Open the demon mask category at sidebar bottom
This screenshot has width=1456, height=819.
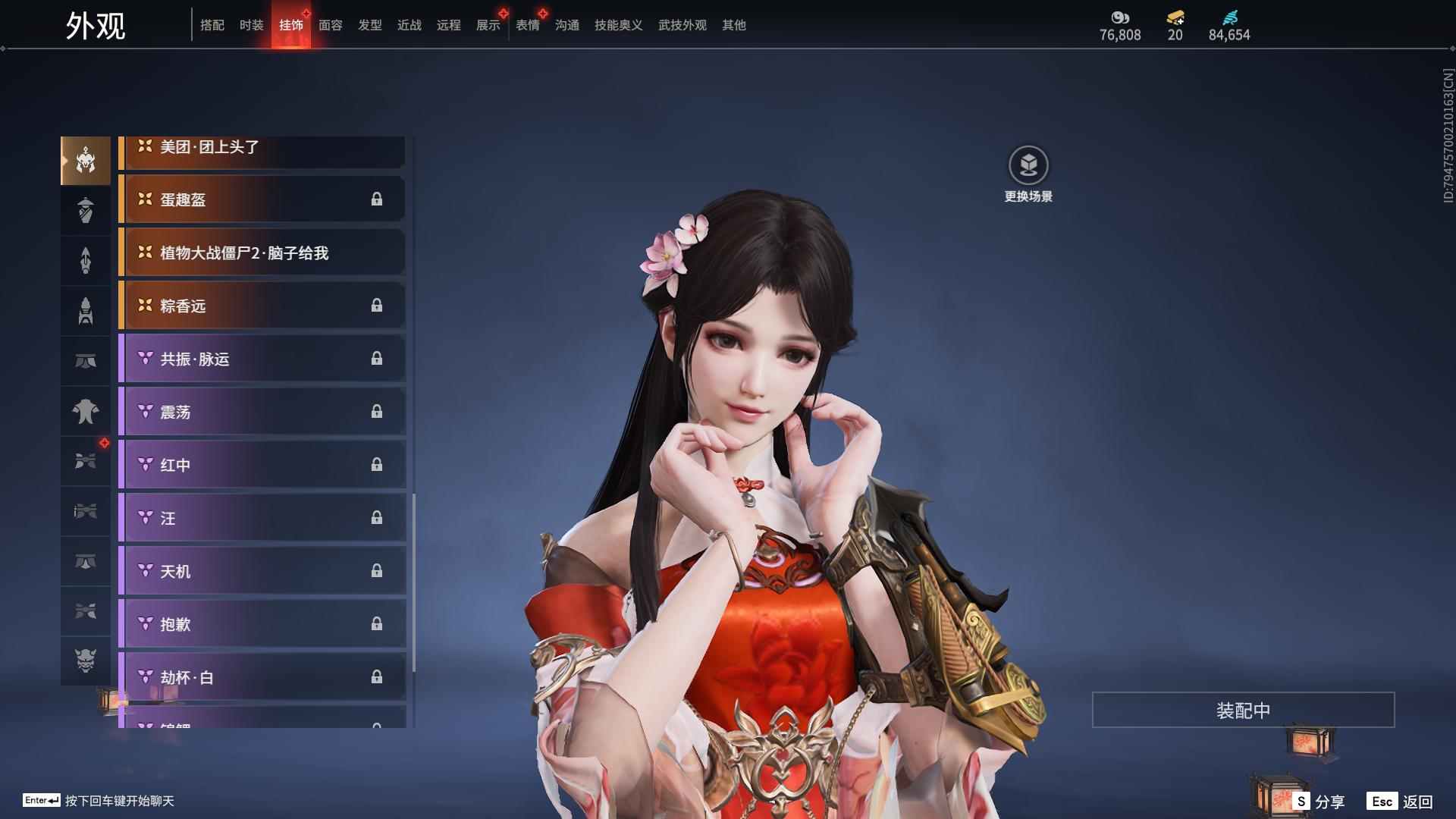86,661
